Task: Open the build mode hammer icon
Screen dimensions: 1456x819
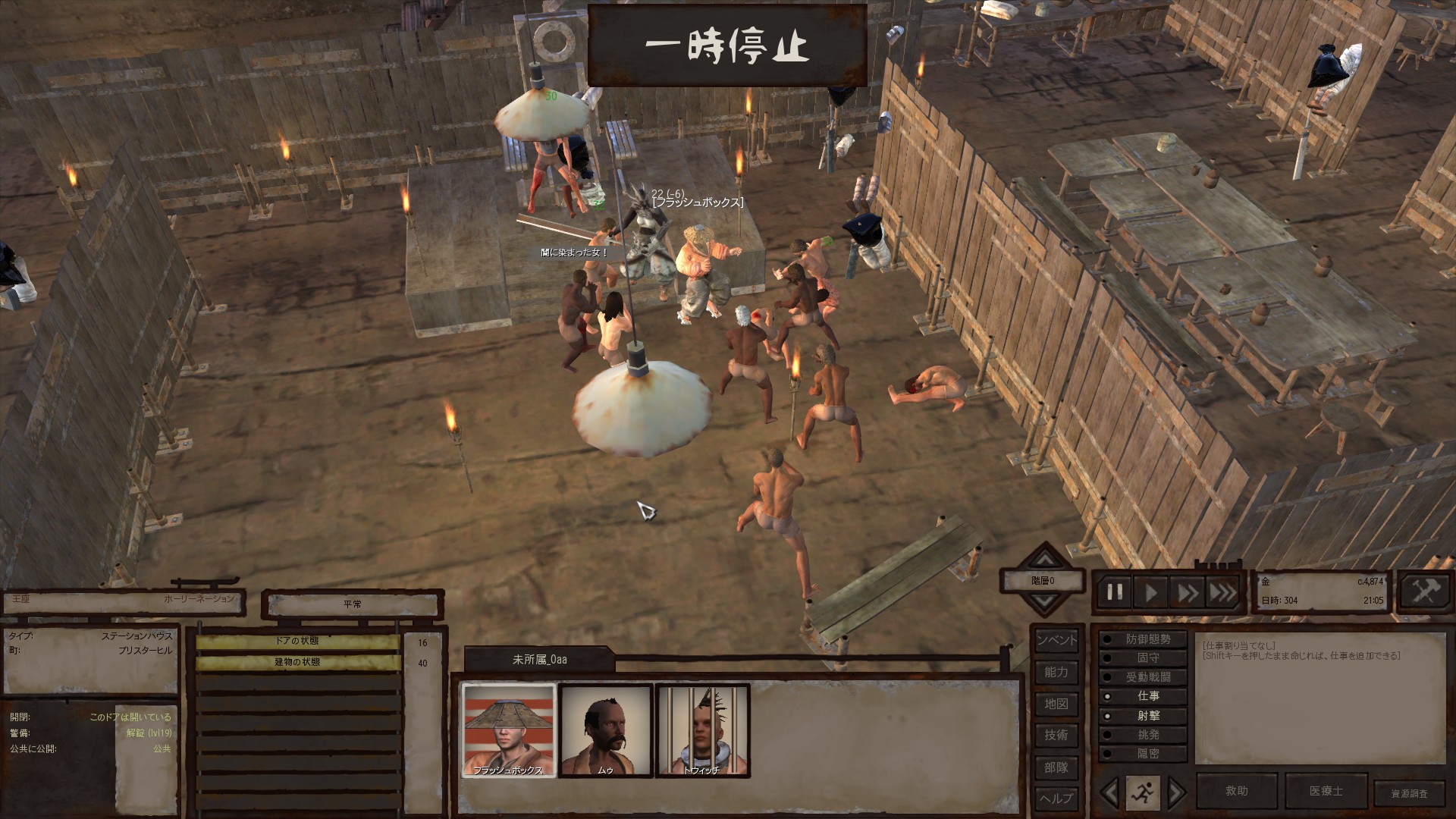Action: pos(1425,591)
